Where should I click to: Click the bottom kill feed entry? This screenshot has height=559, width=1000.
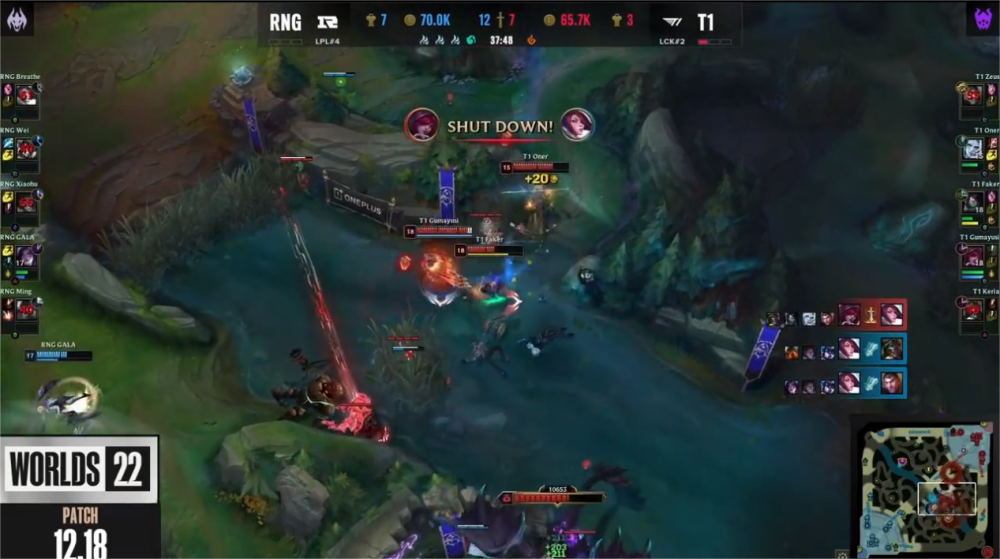869,382
